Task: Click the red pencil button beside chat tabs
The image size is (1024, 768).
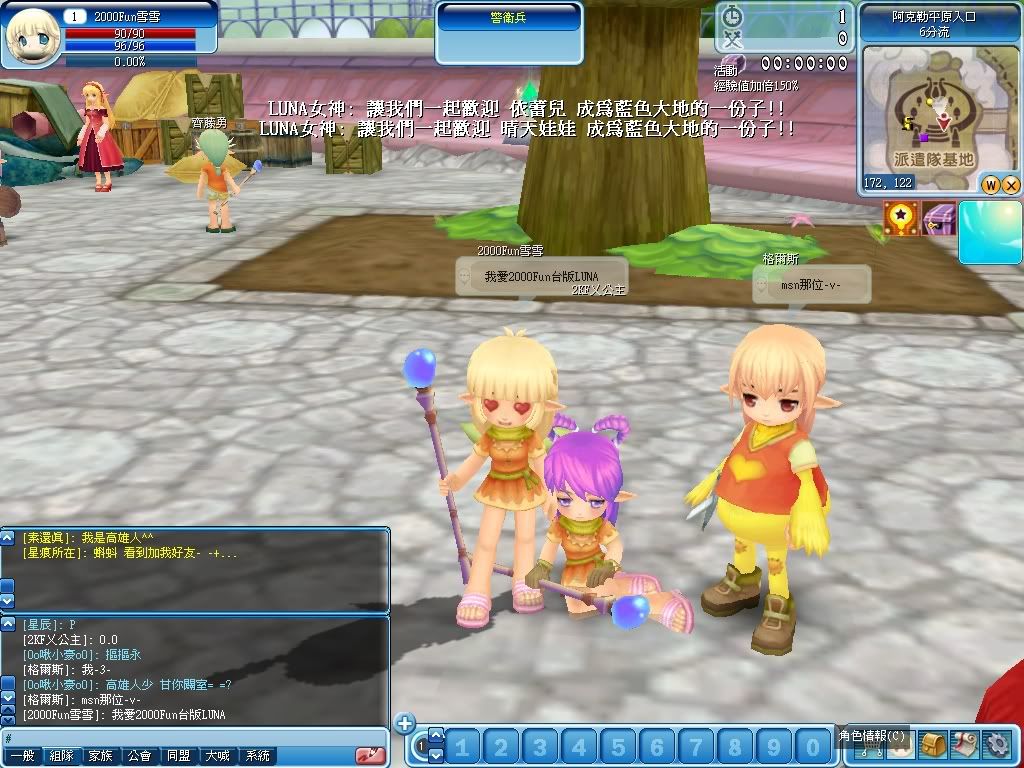Action: pyautogui.click(x=371, y=756)
